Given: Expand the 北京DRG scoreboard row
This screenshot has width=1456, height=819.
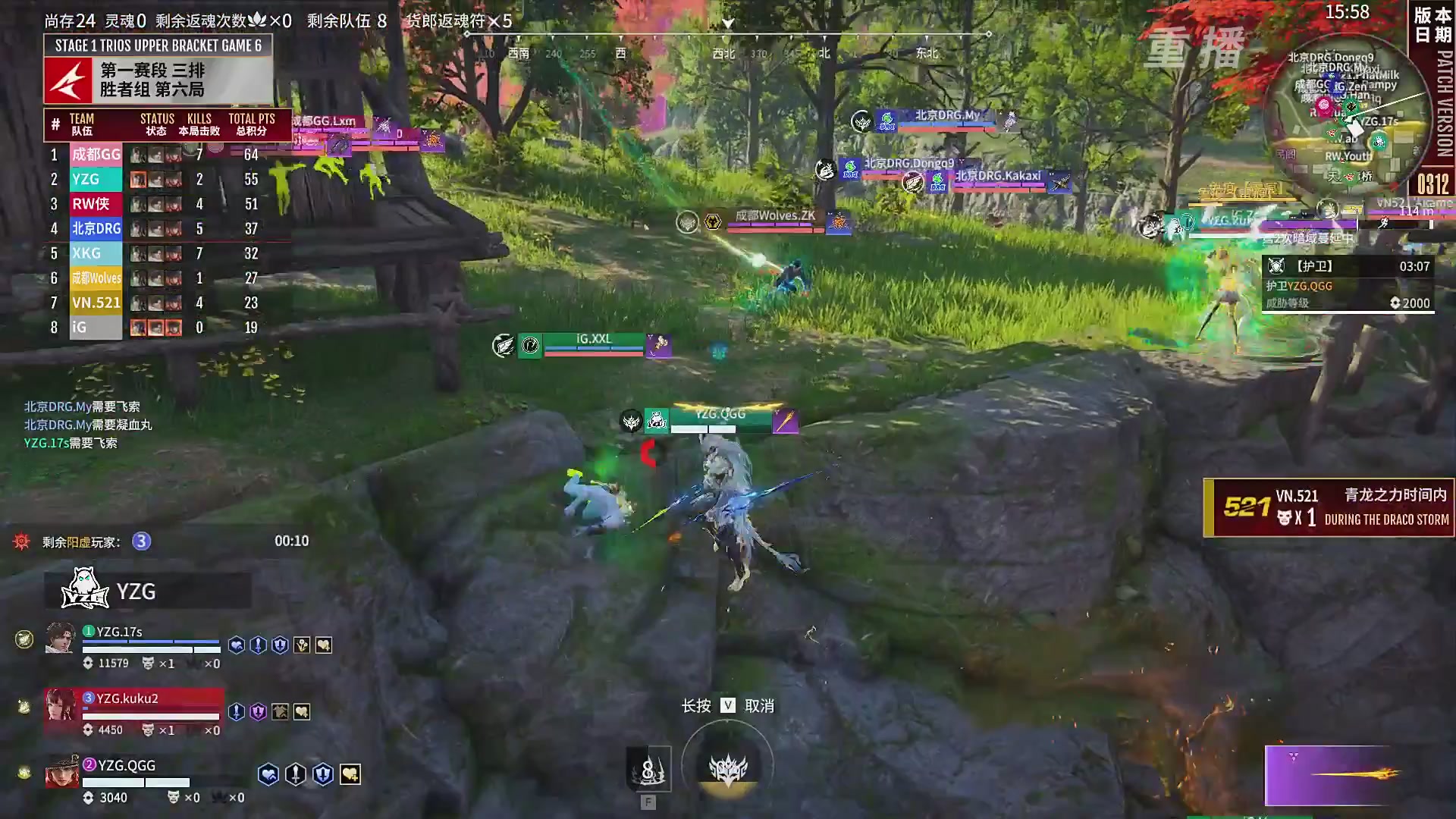Looking at the screenshot, I should pyautogui.click(x=96, y=228).
